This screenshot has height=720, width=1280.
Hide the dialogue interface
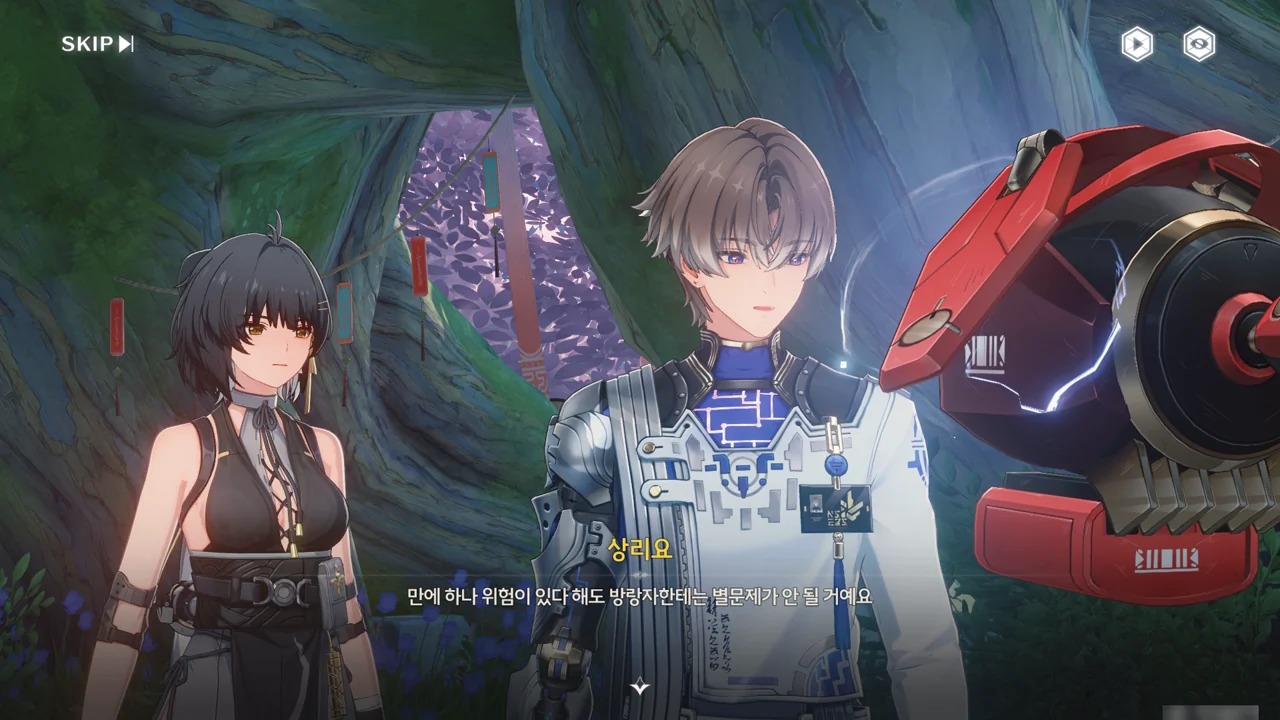pyautogui.click(x=1199, y=44)
